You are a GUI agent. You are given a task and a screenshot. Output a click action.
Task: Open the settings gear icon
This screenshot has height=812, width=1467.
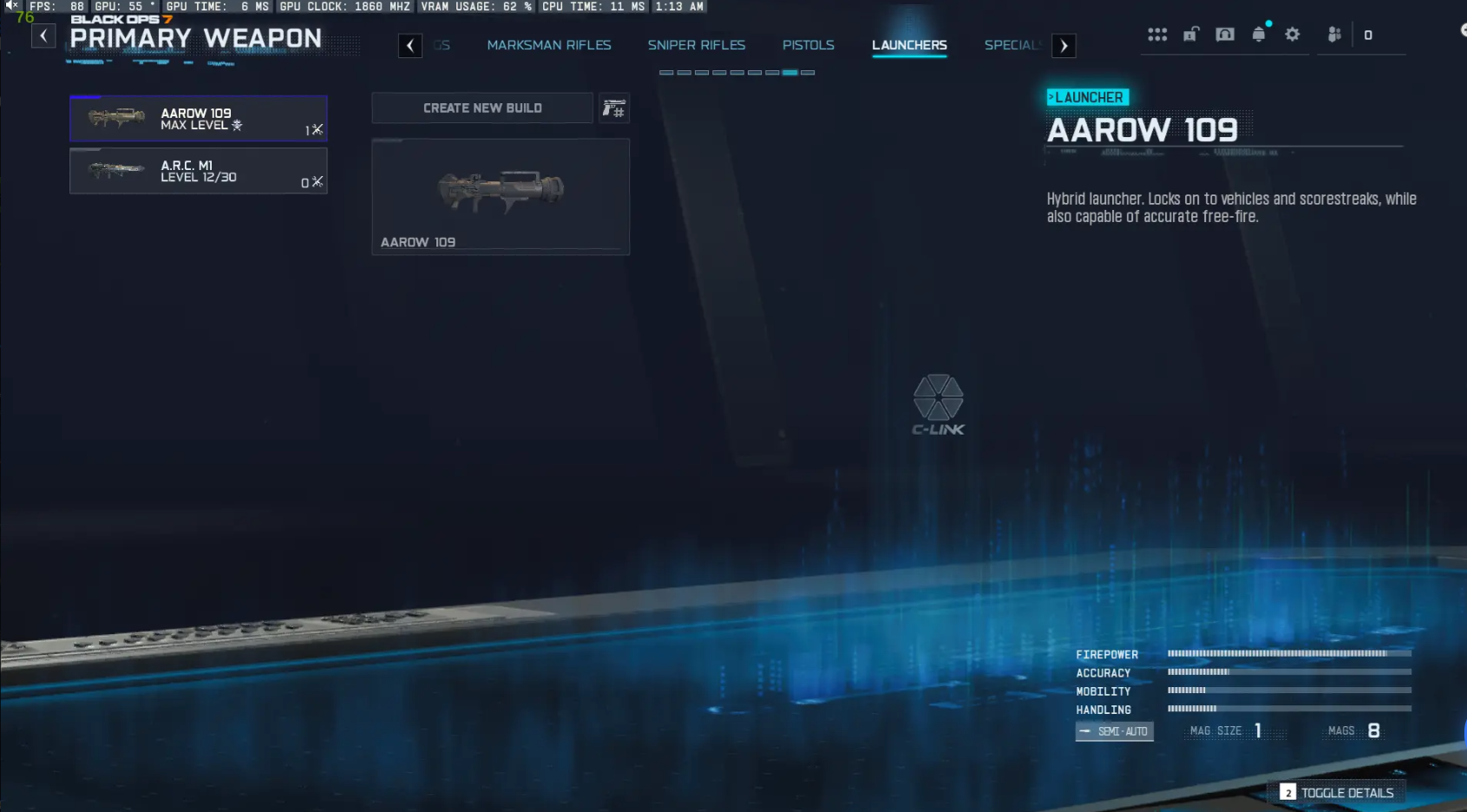(1293, 34)
